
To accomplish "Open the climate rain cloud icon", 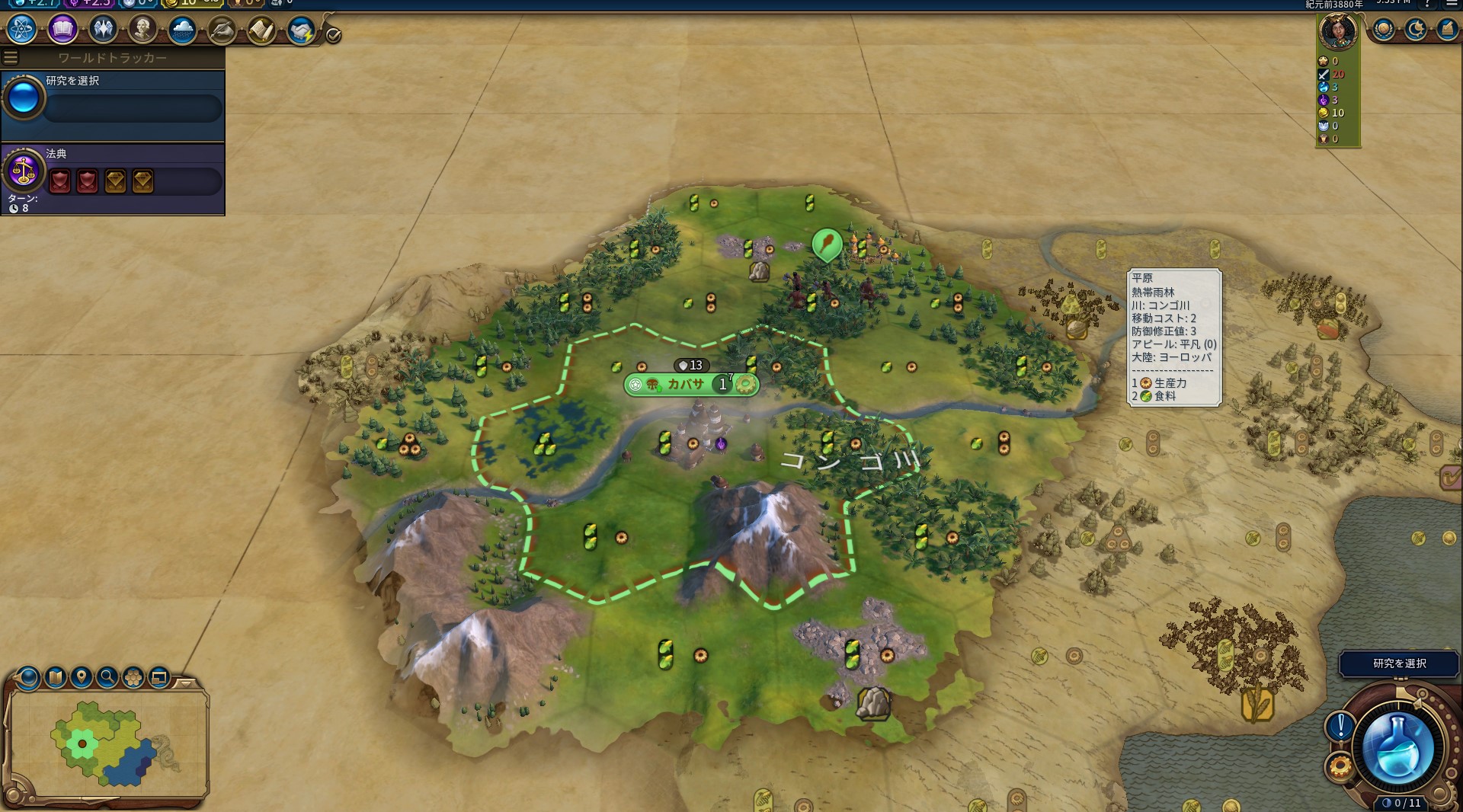I will [x=182, y=30].
